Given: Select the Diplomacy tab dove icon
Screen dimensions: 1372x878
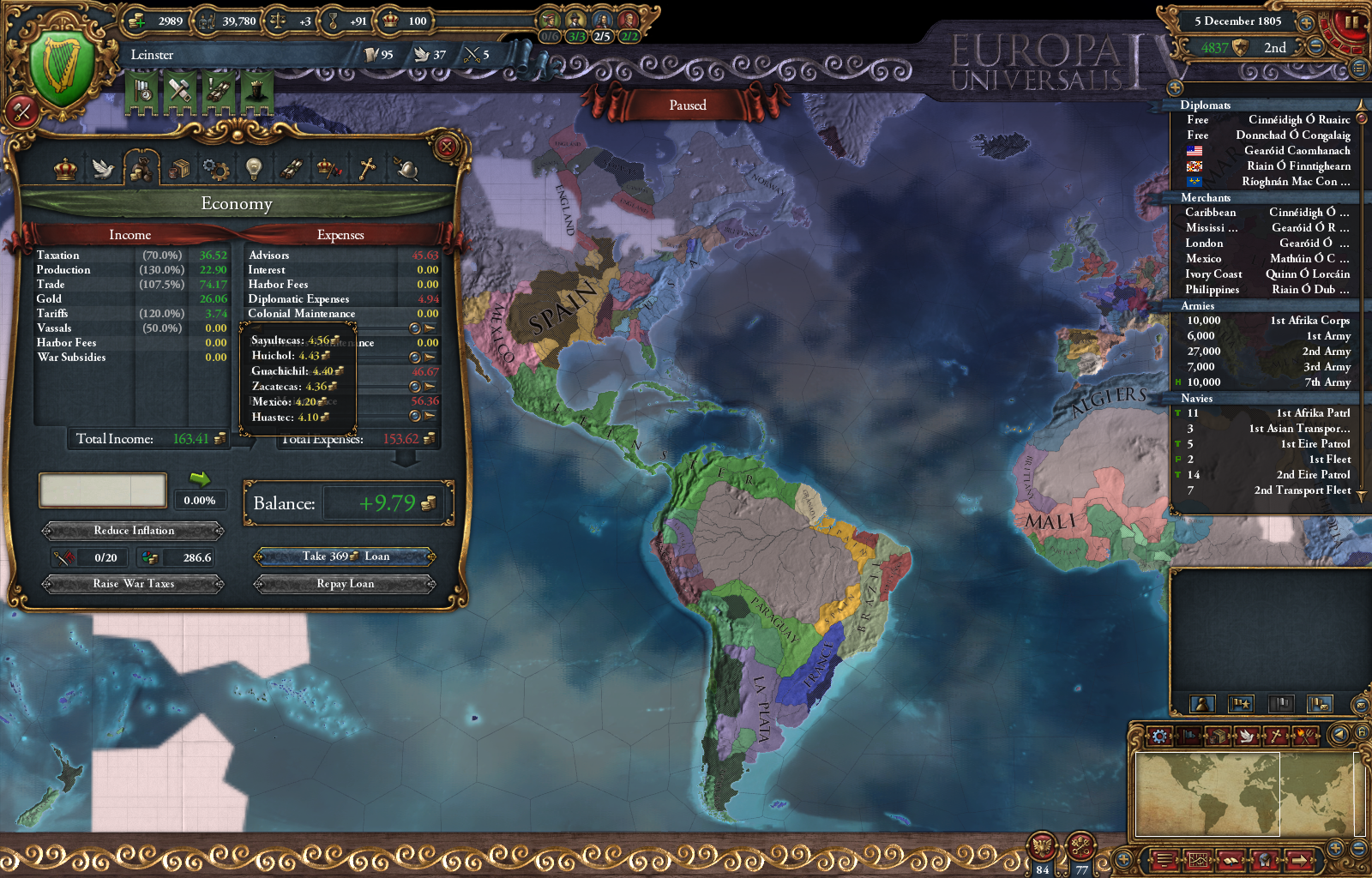Looking at the screenshot, I should (x=103, y=170).
